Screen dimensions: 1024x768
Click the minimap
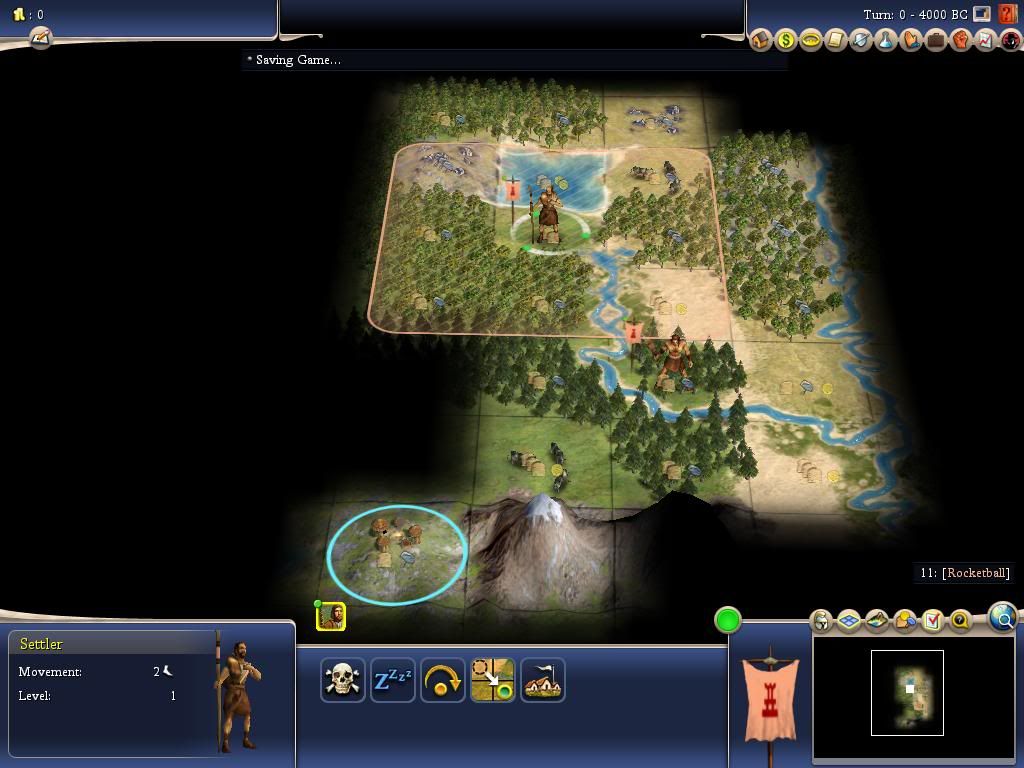[907, 692]
